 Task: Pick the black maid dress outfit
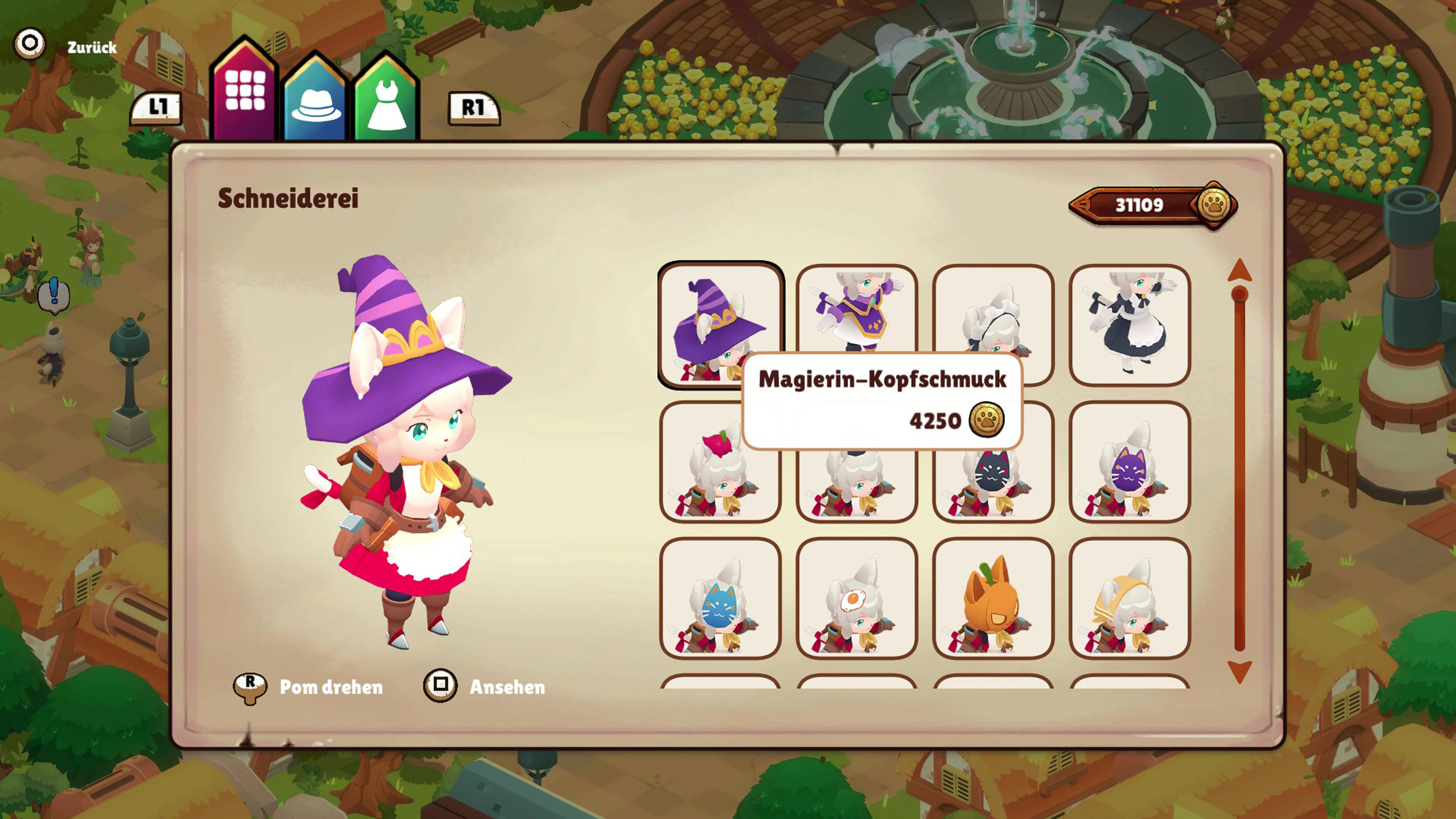click(1129, 325)
